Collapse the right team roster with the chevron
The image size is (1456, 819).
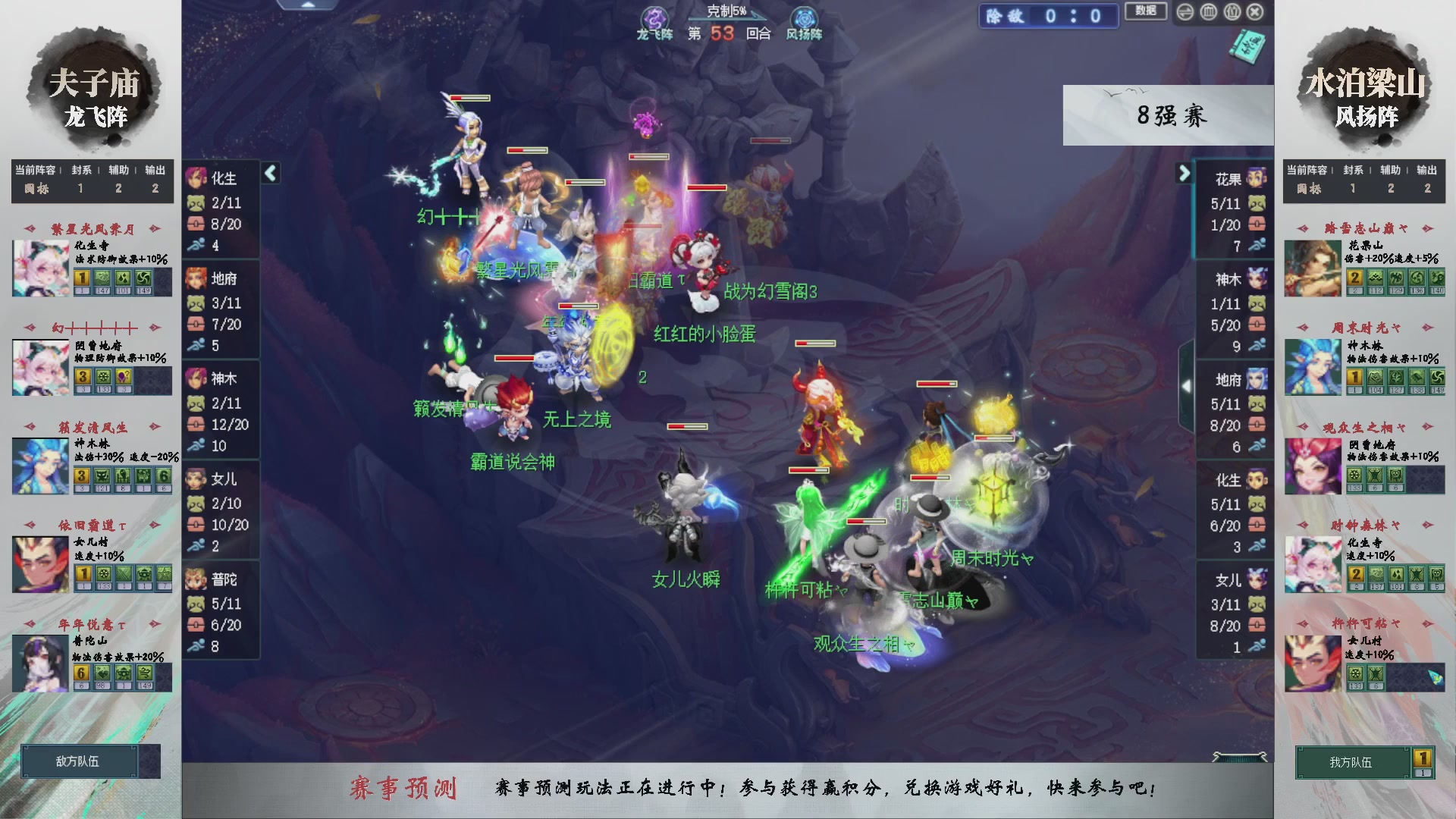[1185, 173]
